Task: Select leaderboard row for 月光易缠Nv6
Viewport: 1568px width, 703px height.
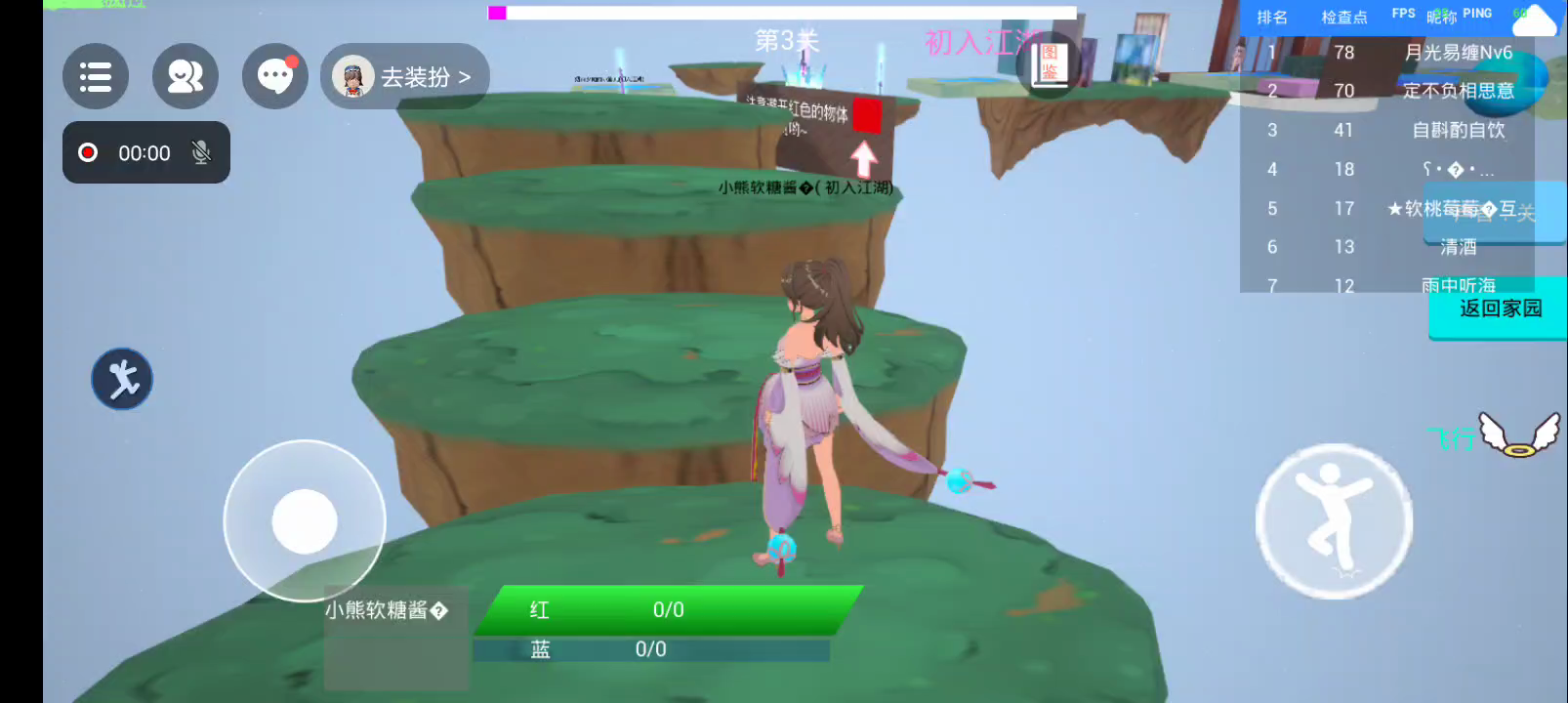Action: point(1386,53)
